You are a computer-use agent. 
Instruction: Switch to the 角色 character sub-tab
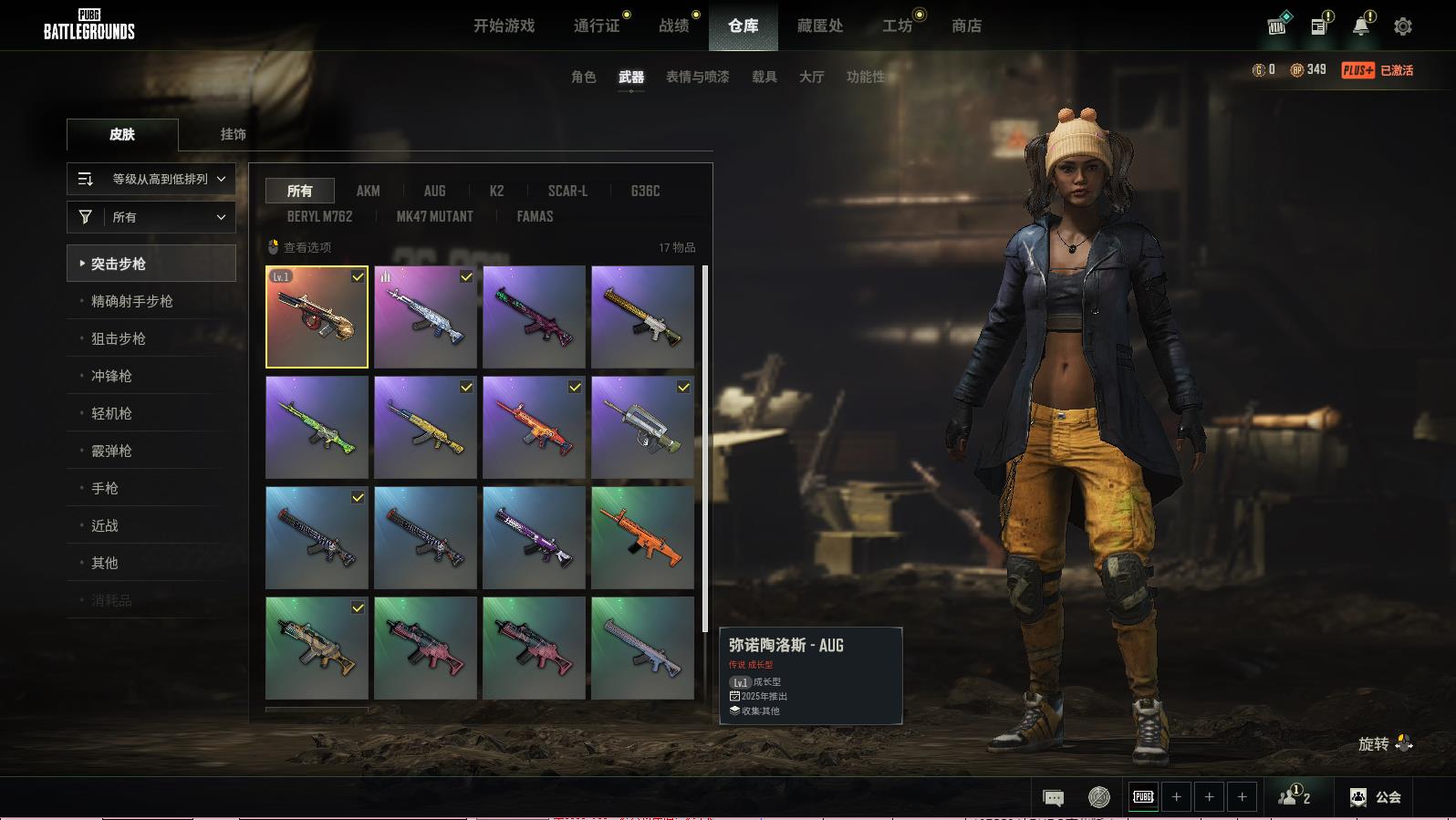point(583,78)
